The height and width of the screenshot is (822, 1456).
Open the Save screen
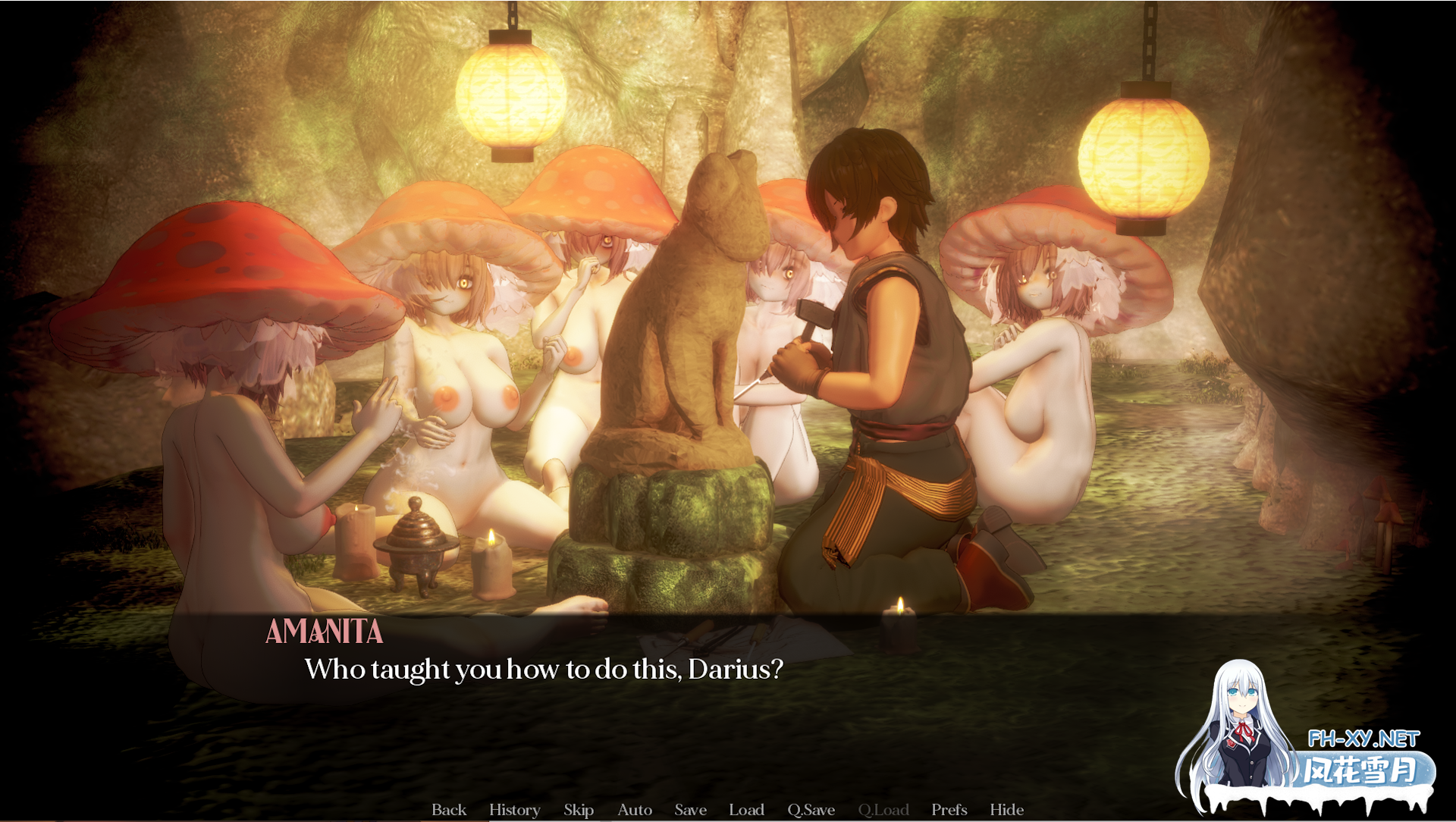(x=690, y=810)
